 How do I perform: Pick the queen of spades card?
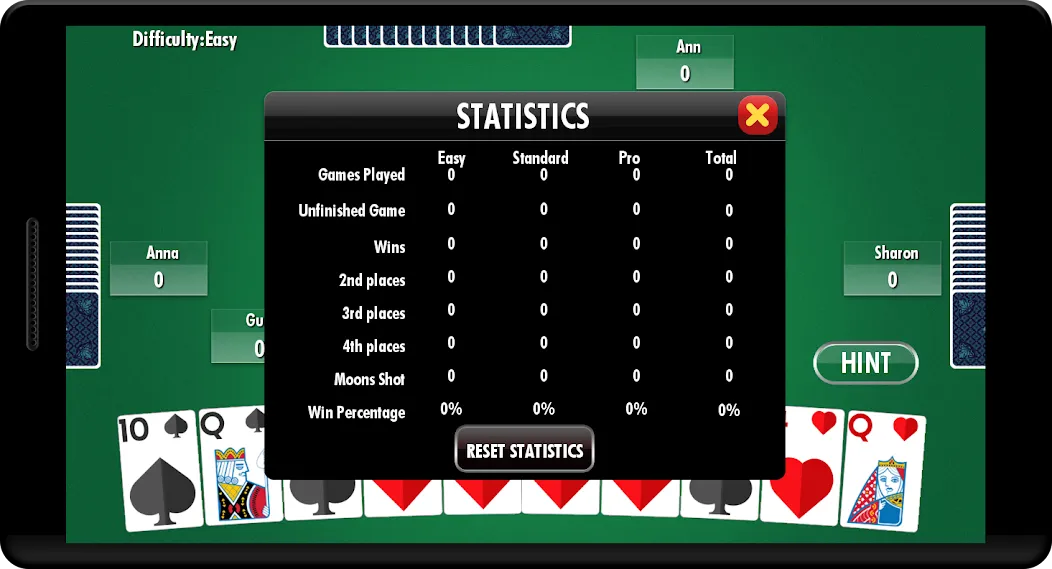point(229,470)
